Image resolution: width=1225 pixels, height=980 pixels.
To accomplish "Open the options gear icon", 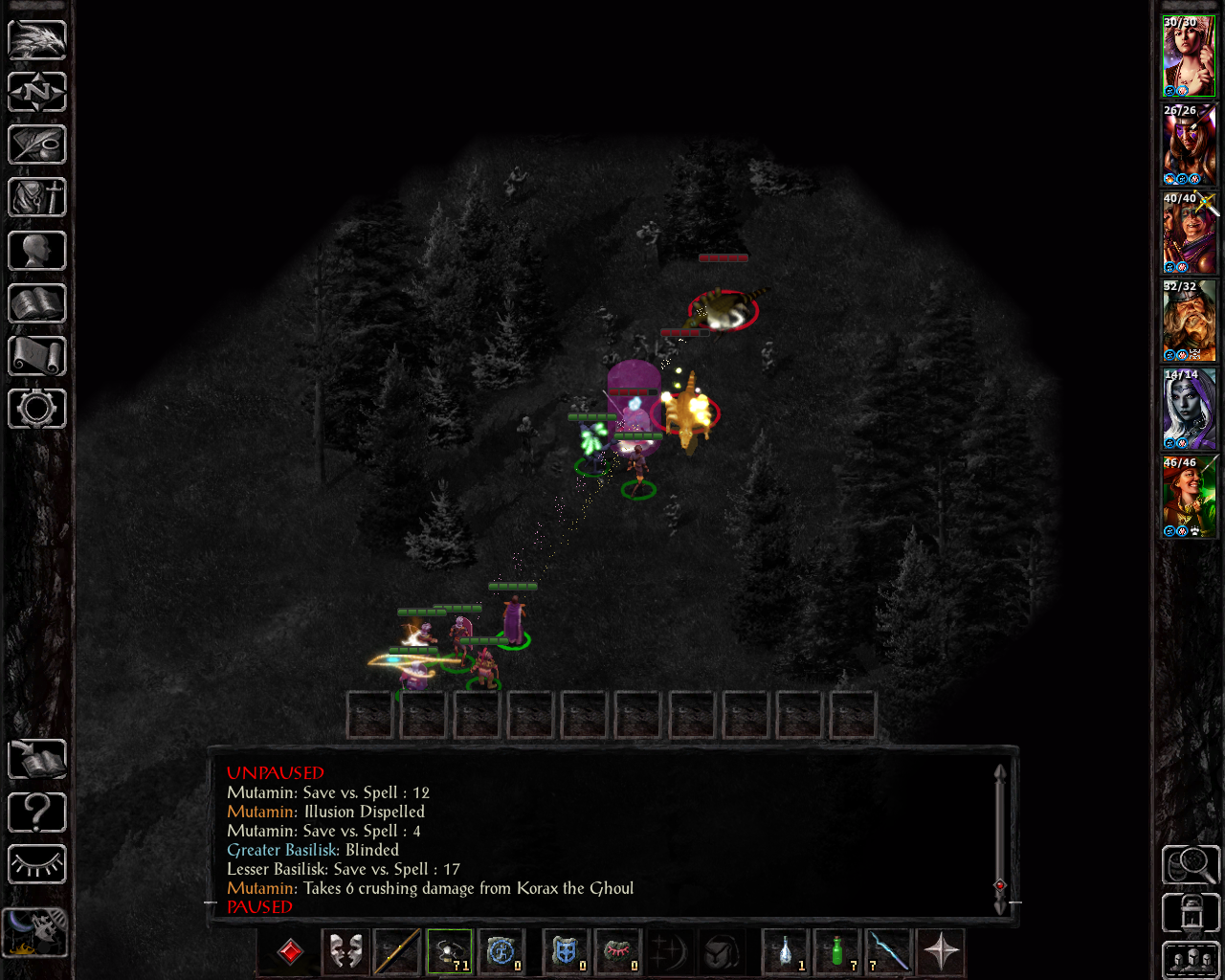I will tap(37, 409).
